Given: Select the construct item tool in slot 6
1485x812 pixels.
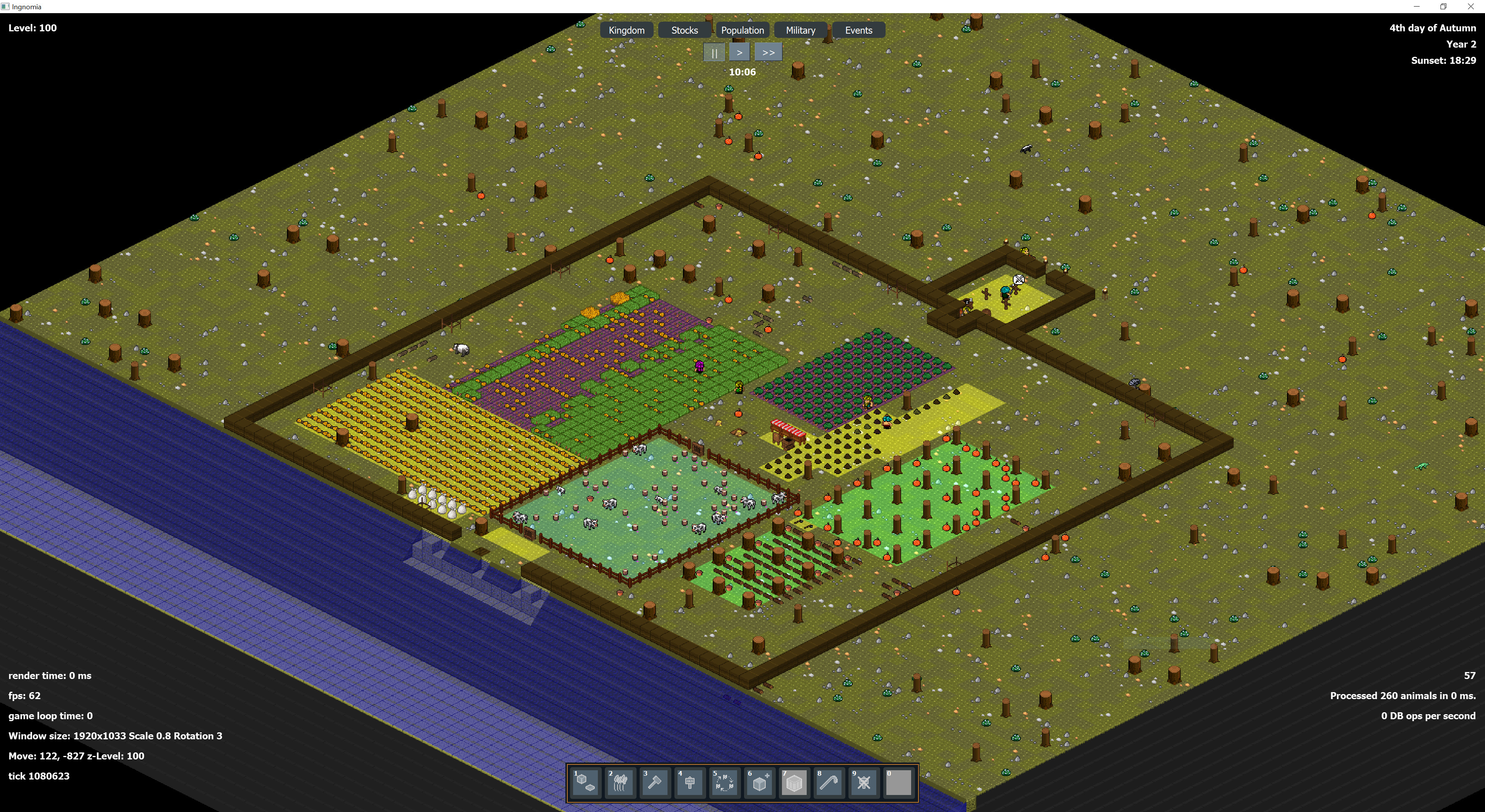Looking at the screenshot, I should pyautogui.click(x=759, y=783).
